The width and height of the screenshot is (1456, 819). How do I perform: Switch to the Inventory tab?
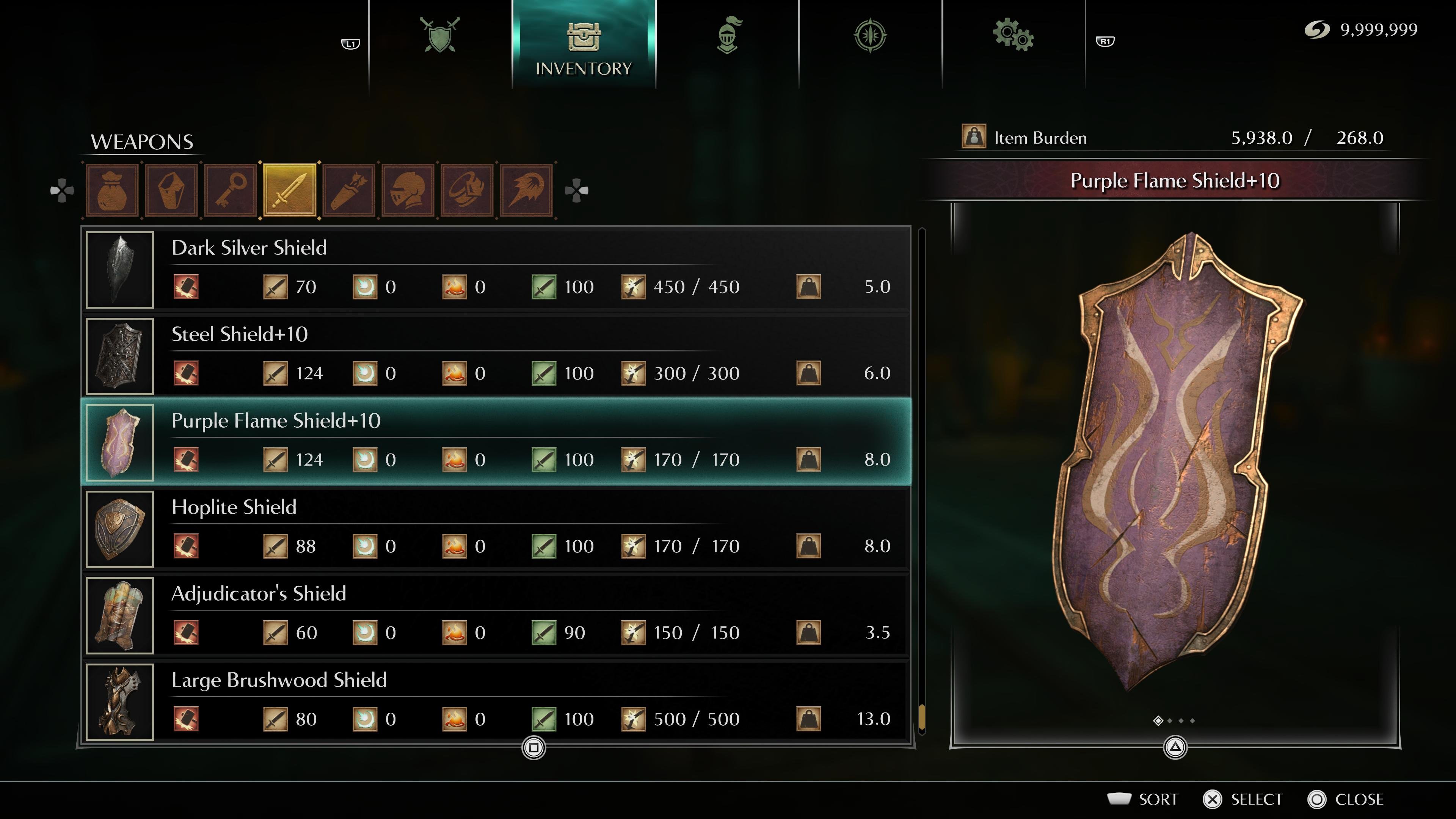583,45
